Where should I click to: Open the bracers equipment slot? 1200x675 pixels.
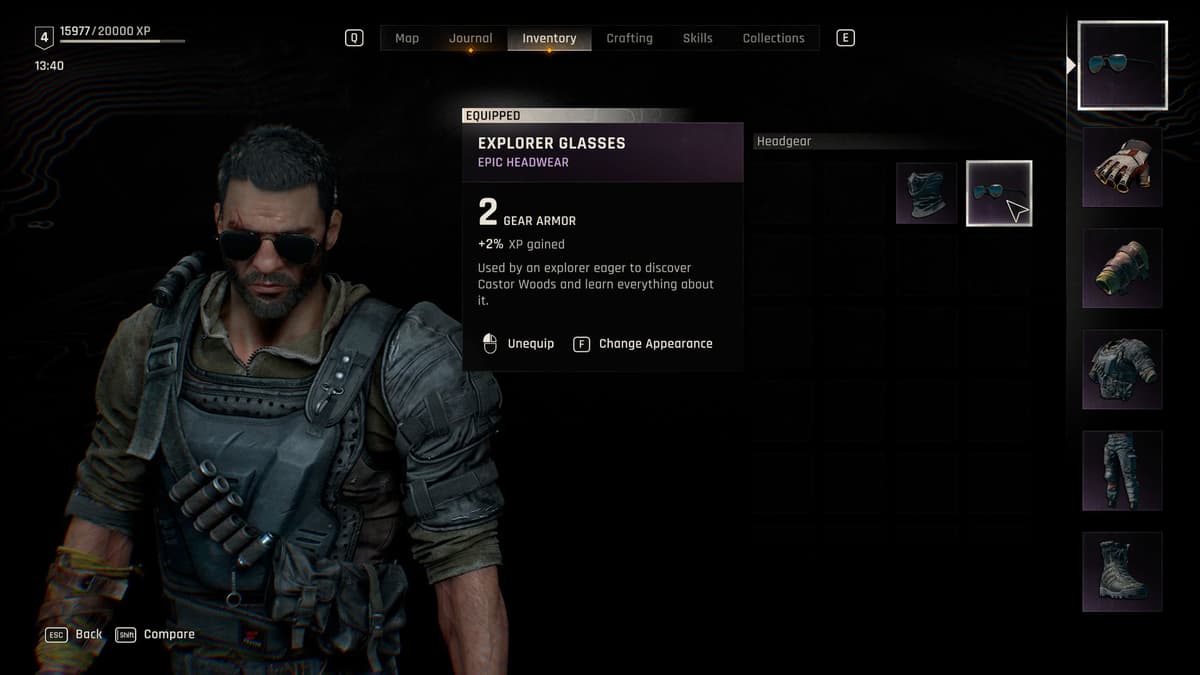click(x=1122, y=268)
